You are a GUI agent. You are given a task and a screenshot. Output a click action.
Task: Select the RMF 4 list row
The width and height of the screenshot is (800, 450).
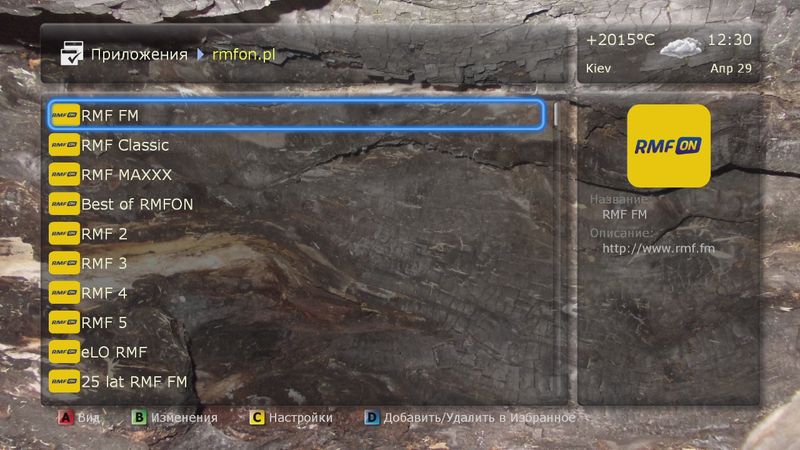(x=295, y=293)
